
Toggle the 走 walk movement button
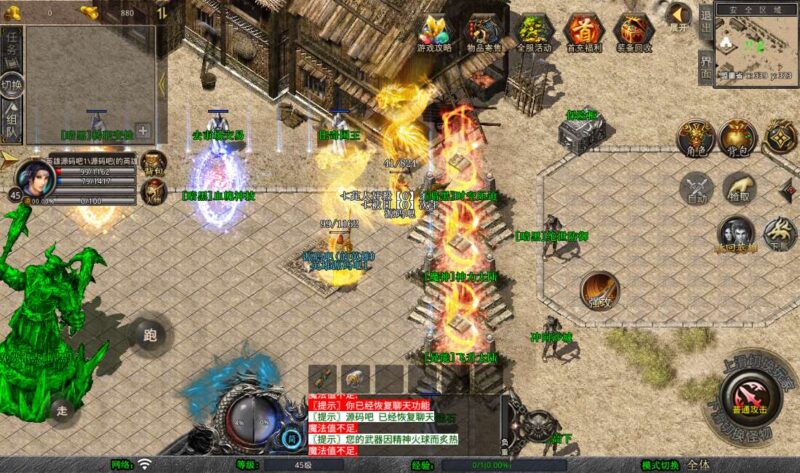pyautogui.click(x=62, y=409)
